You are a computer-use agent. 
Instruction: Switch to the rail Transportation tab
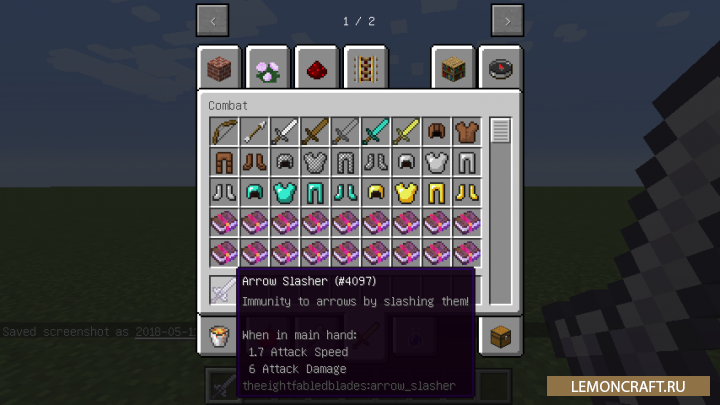tap(365, 67)
